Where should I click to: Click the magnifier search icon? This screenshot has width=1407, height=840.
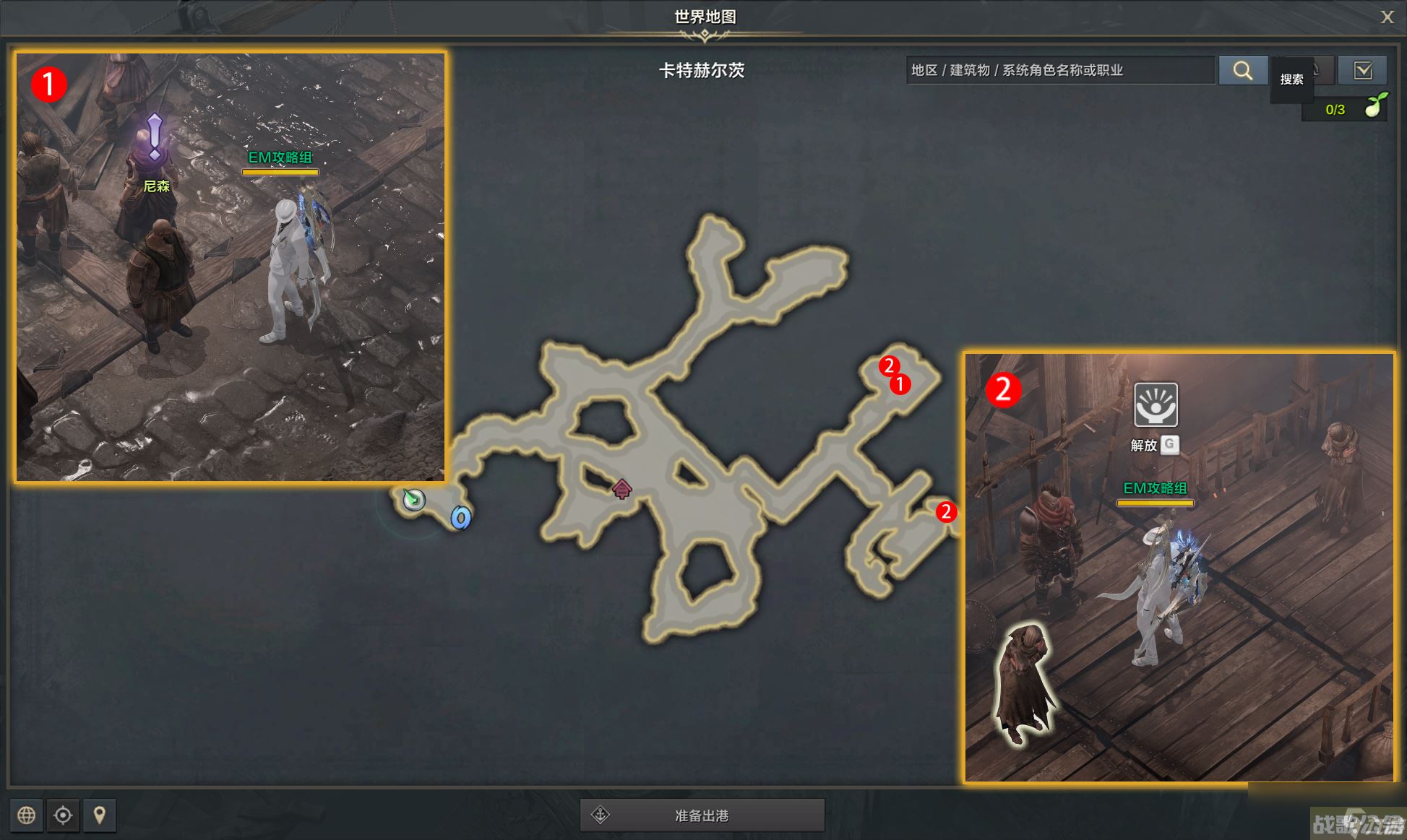click(x=1243, y=70)
